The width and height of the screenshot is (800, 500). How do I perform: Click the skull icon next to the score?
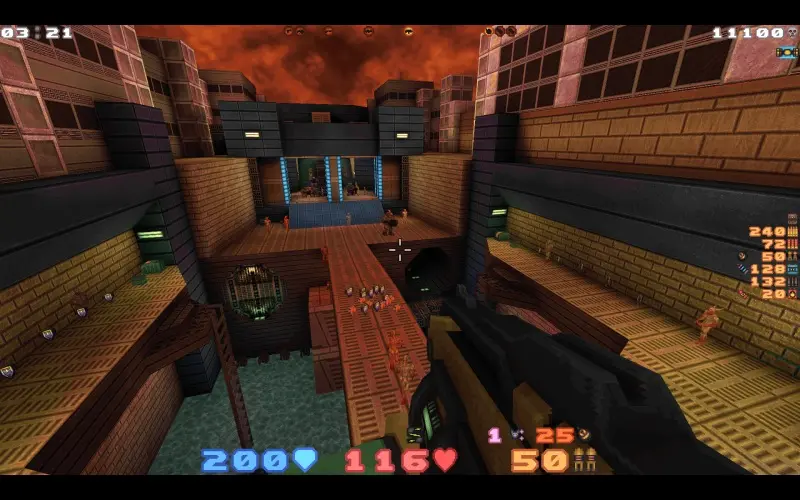coord(793,33)
